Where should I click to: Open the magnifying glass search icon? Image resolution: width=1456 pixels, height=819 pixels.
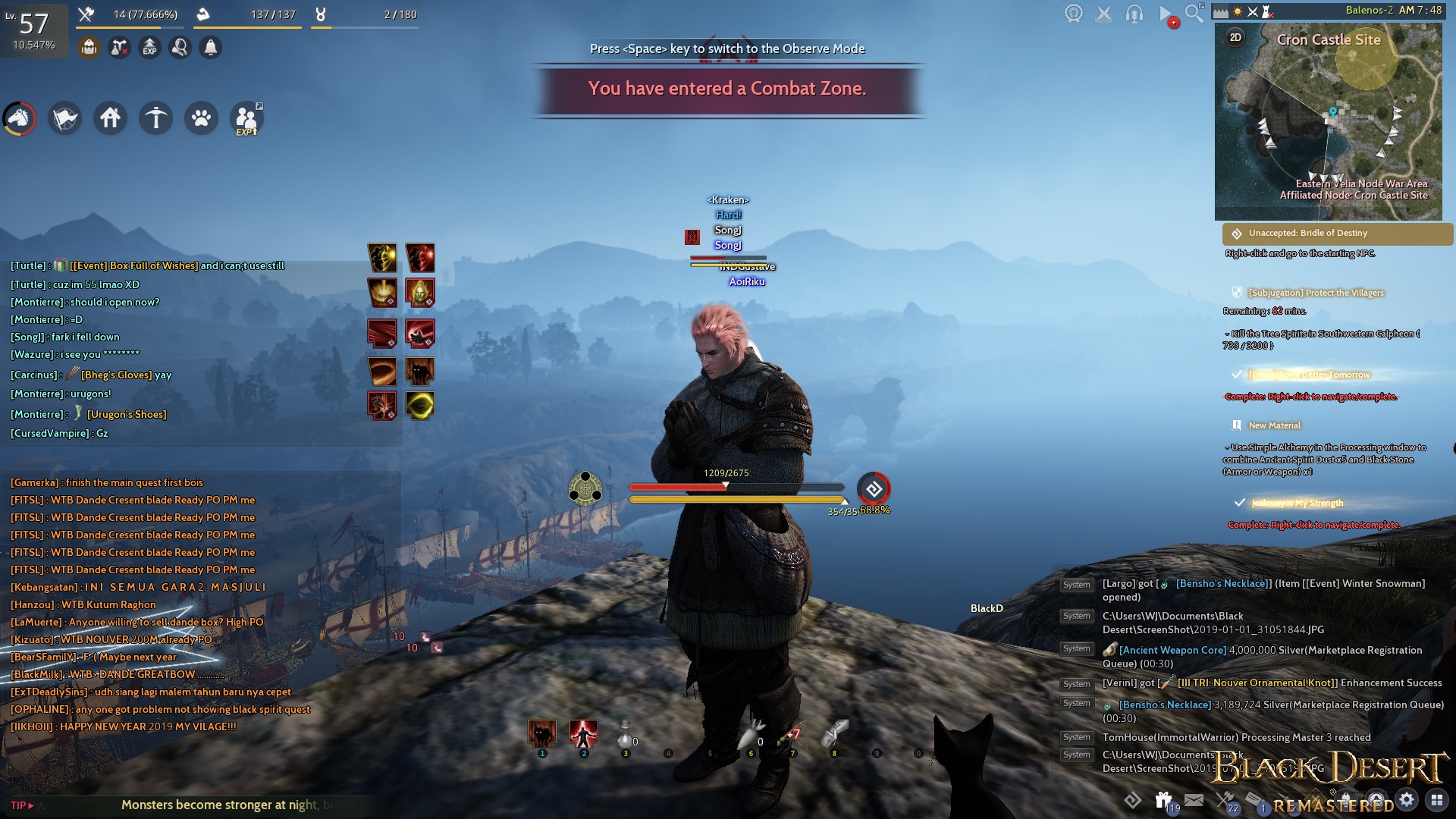coord(1193,11)
